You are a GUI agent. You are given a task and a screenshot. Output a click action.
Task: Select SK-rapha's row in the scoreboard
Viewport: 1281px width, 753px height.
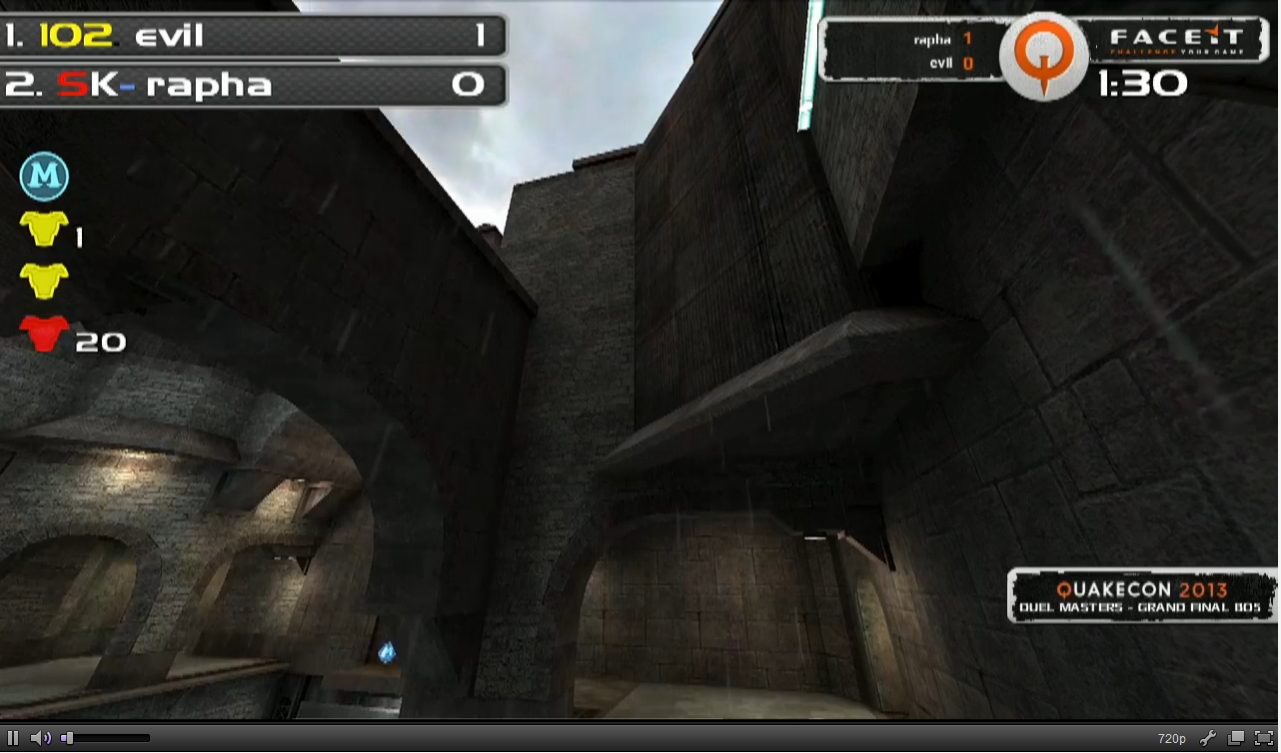click(x=252, y=85)
